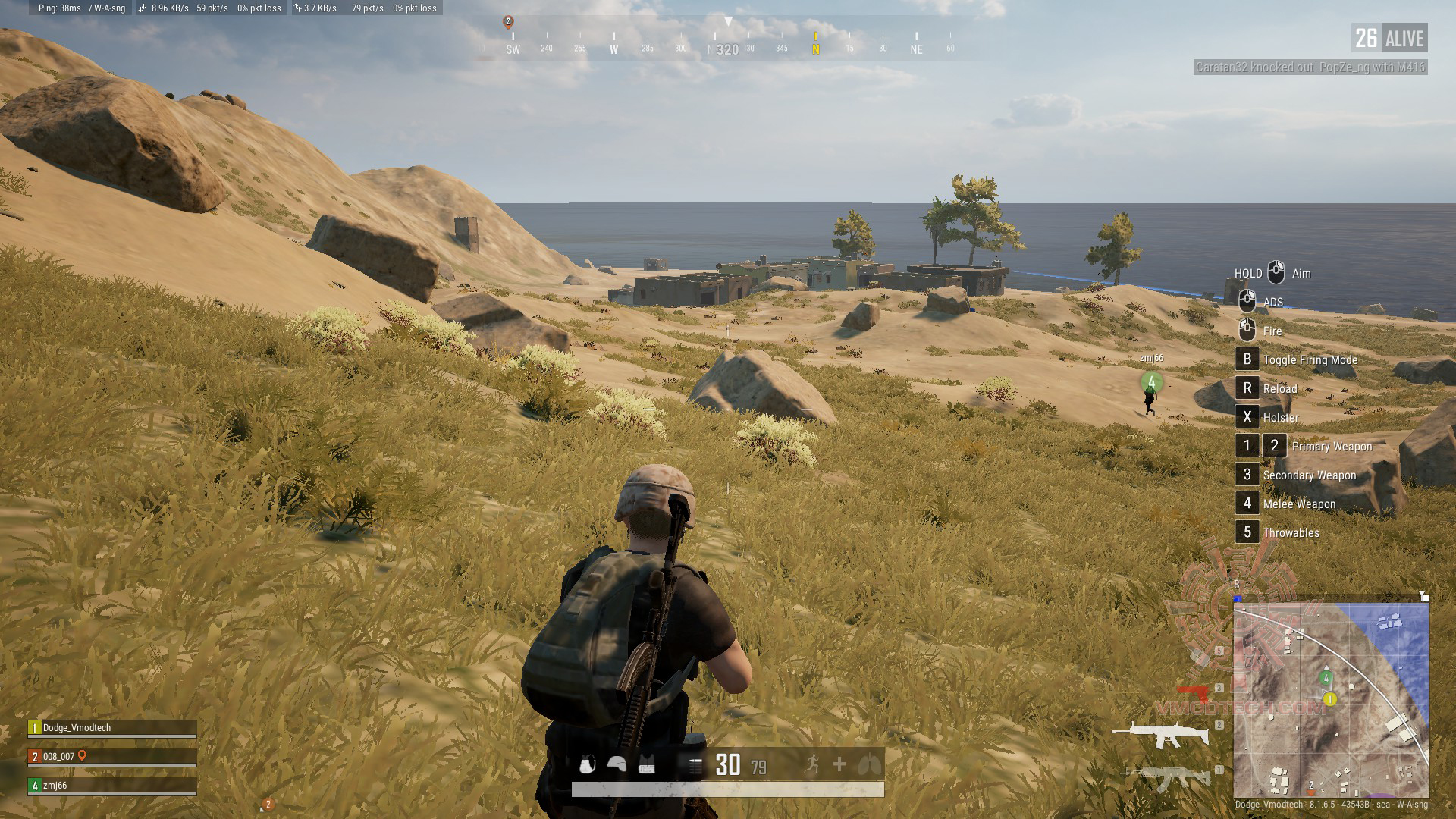Click the orange squad marker on the compass
Screen dimensions: 1456x819
tap(508, 22)
